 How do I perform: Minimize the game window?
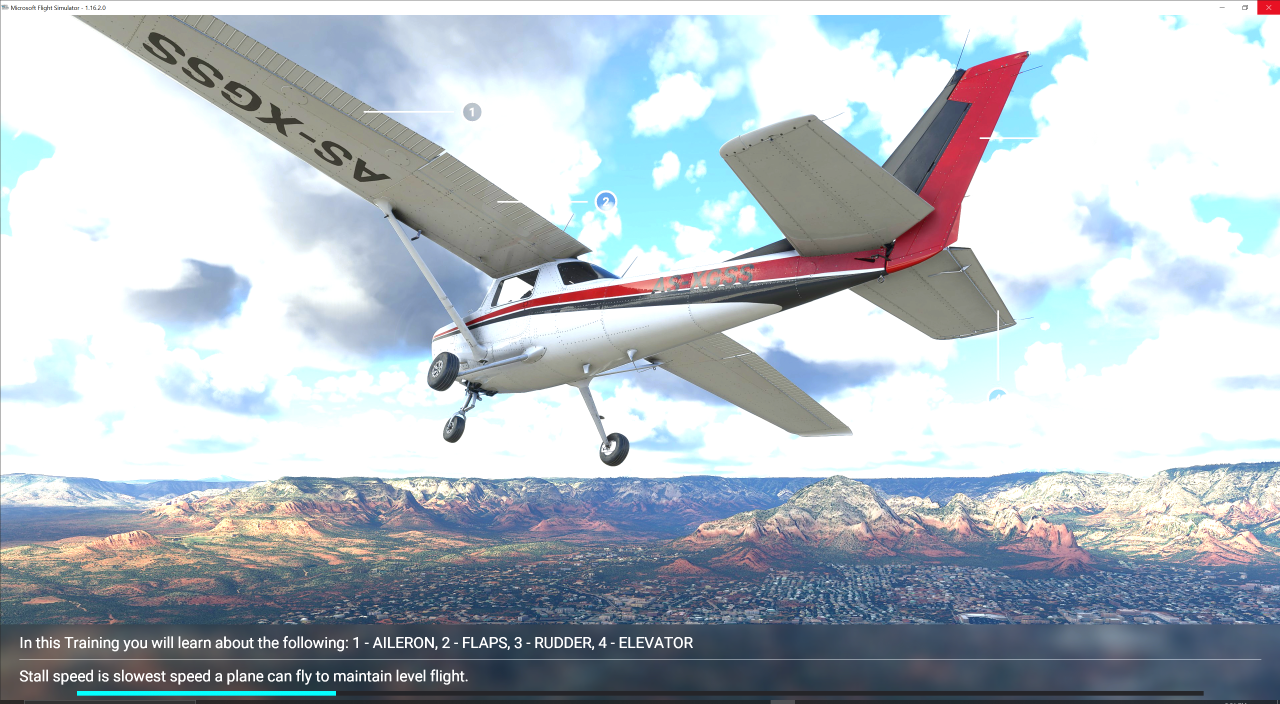(1222, 7)
